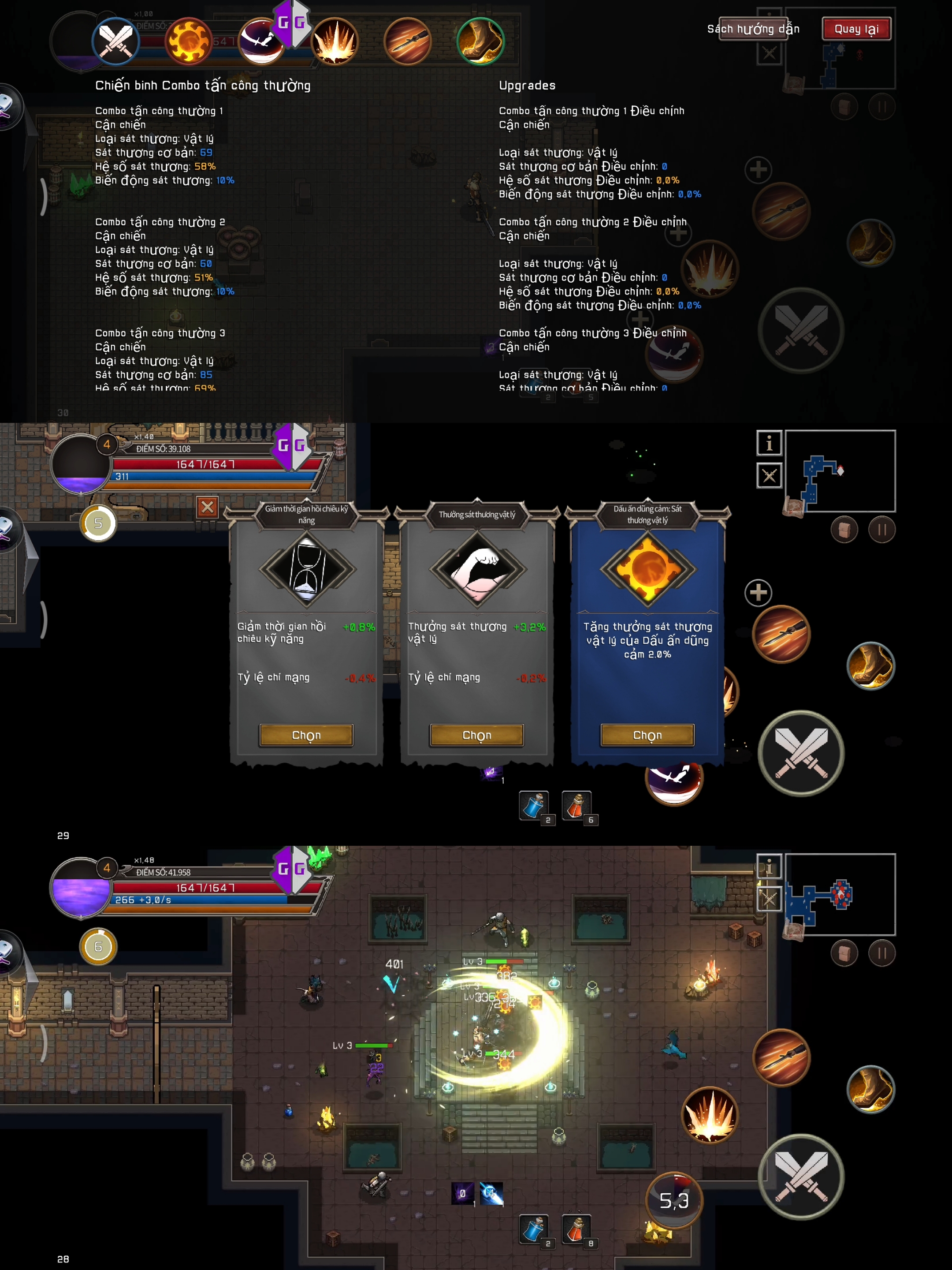Image resolution: width=952 pixels, height=1270 pixels.
Task: Select Chọn under Thưởng sát thương vật lý
Action: pos(476,735)
